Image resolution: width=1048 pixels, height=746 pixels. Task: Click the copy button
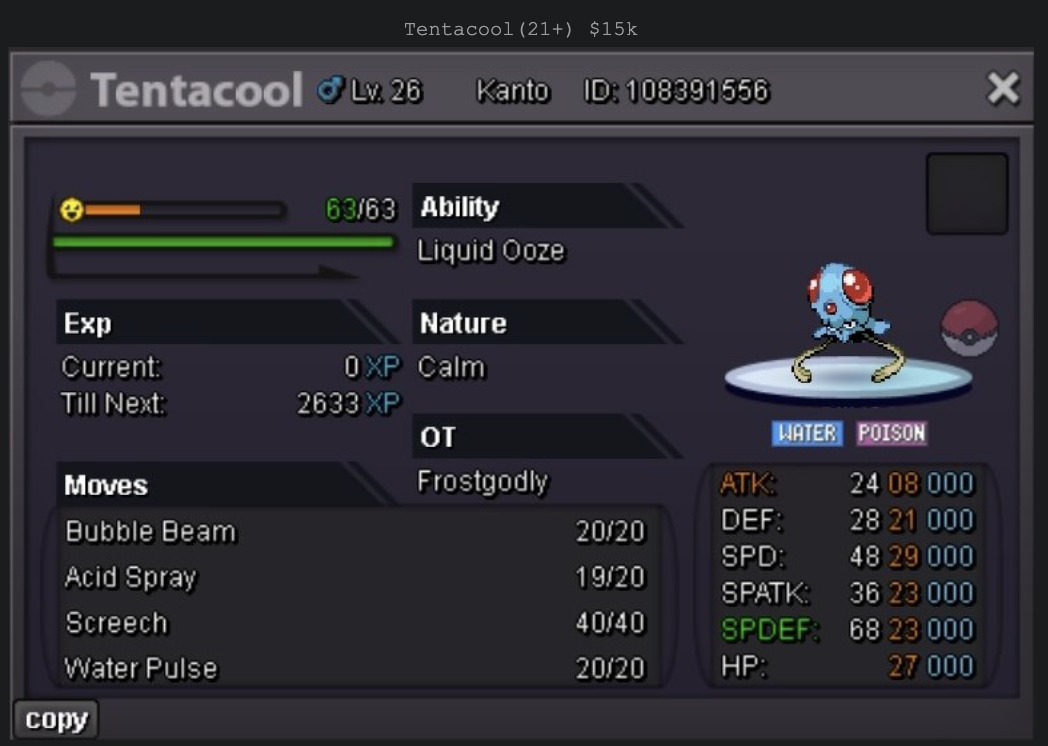tap(56, 719)
